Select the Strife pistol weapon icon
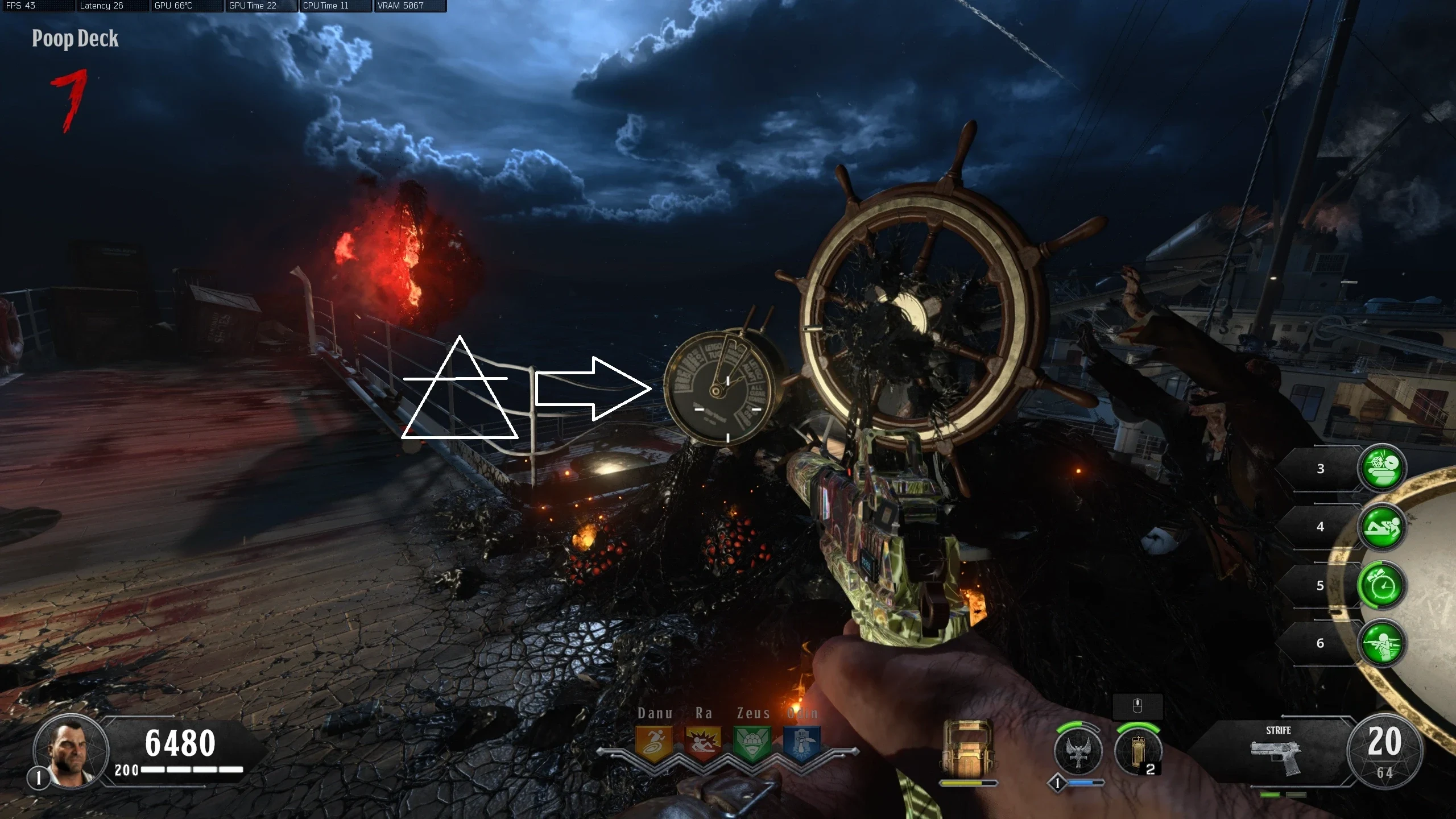 1277,755
